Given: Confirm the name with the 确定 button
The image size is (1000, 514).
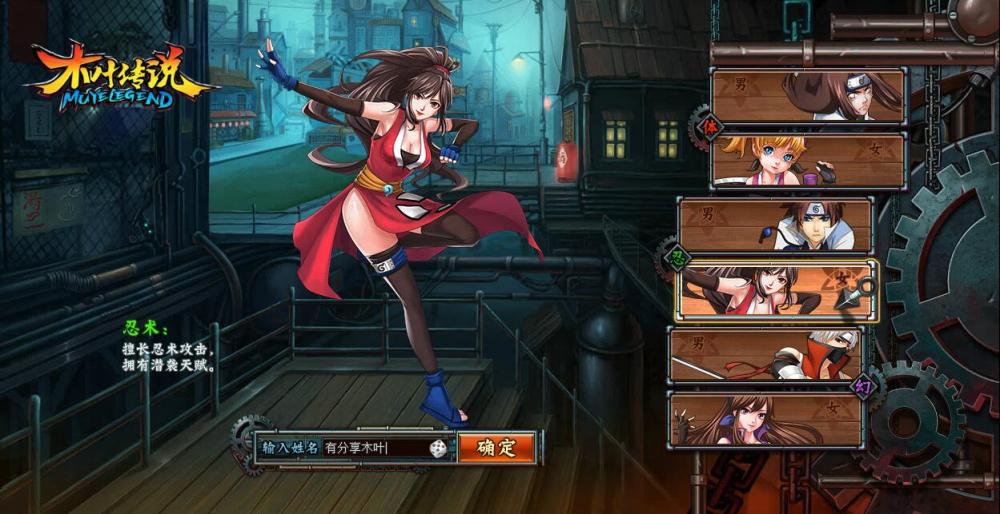Looking at the screenshot, I should tap(496, 447).
